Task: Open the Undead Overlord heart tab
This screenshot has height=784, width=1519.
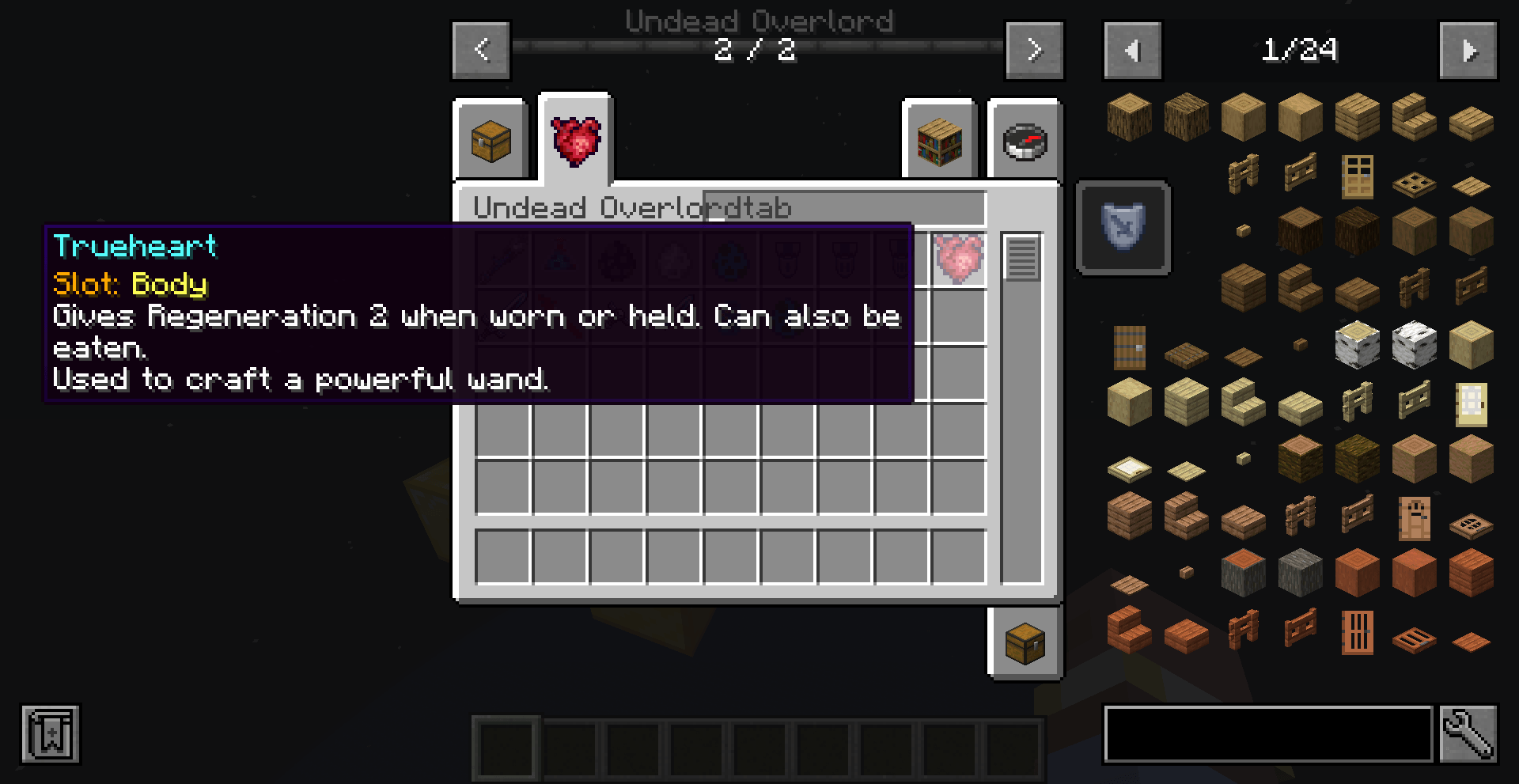Action: click(x=575, y=141)
